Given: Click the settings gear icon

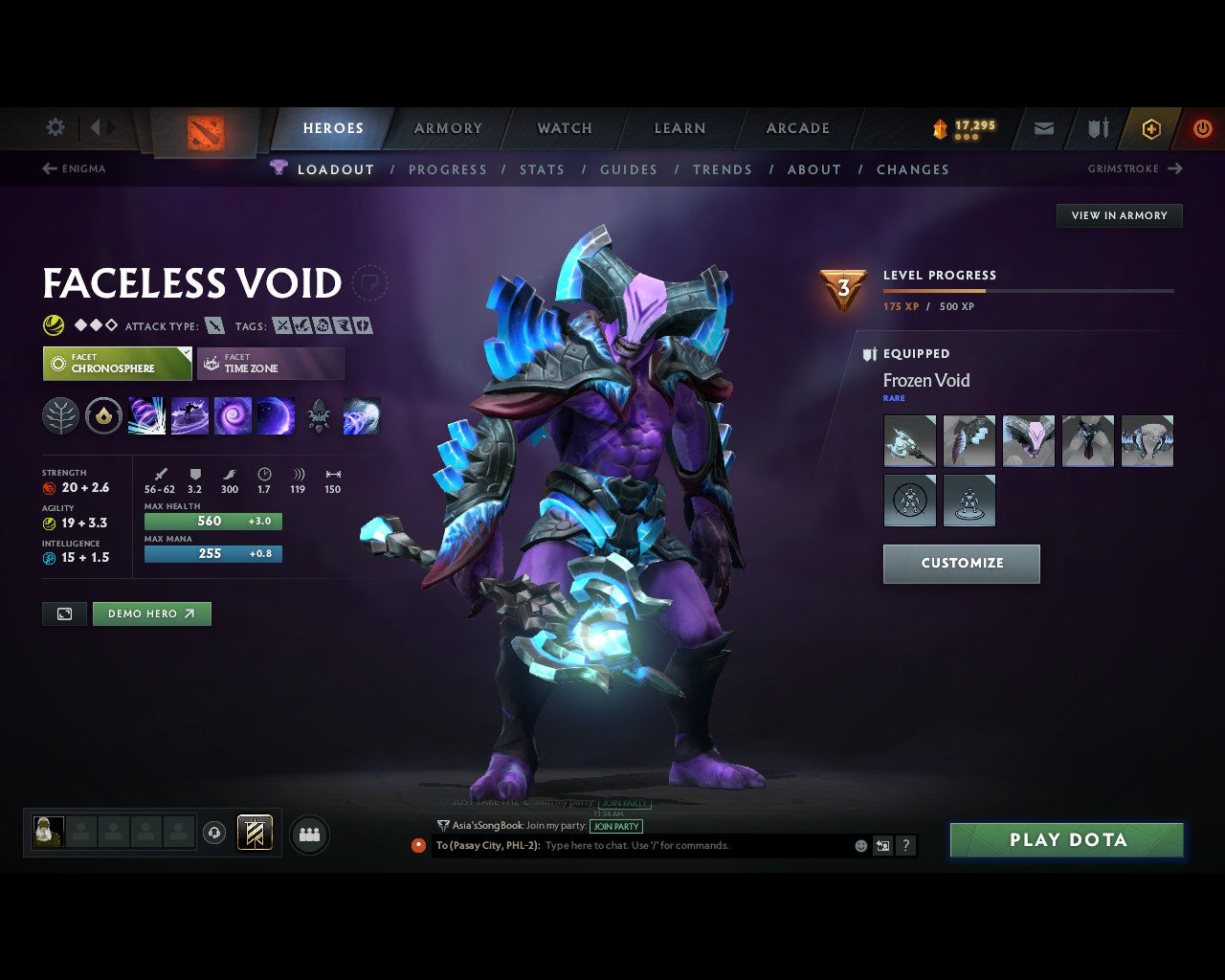Looking at the screenshot, I should [x=55, y=127].
